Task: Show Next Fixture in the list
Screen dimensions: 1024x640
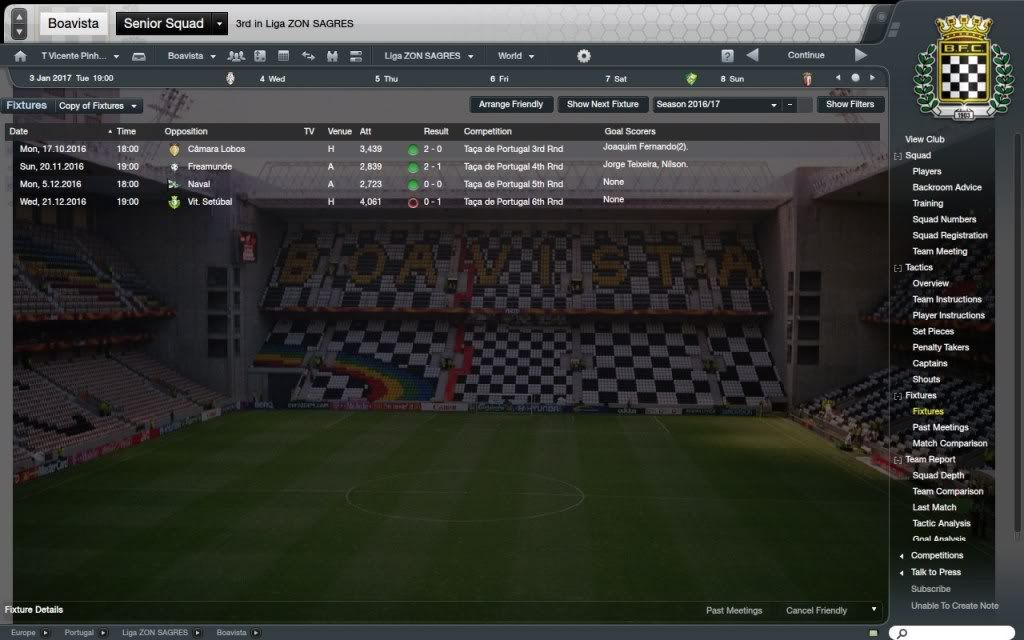Action: [602, 104]
